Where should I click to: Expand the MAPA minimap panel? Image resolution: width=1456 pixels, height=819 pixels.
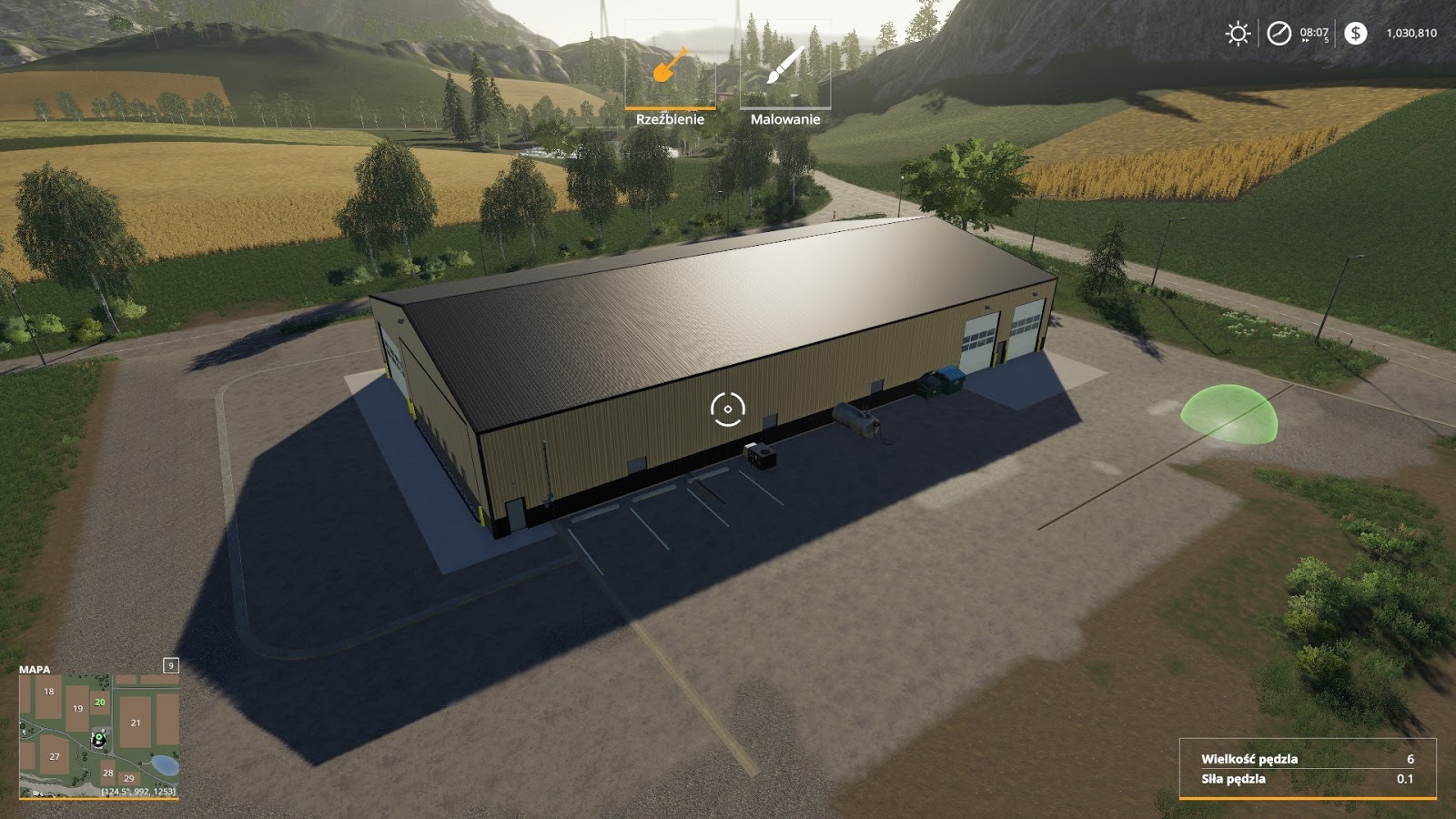point(34,671)
